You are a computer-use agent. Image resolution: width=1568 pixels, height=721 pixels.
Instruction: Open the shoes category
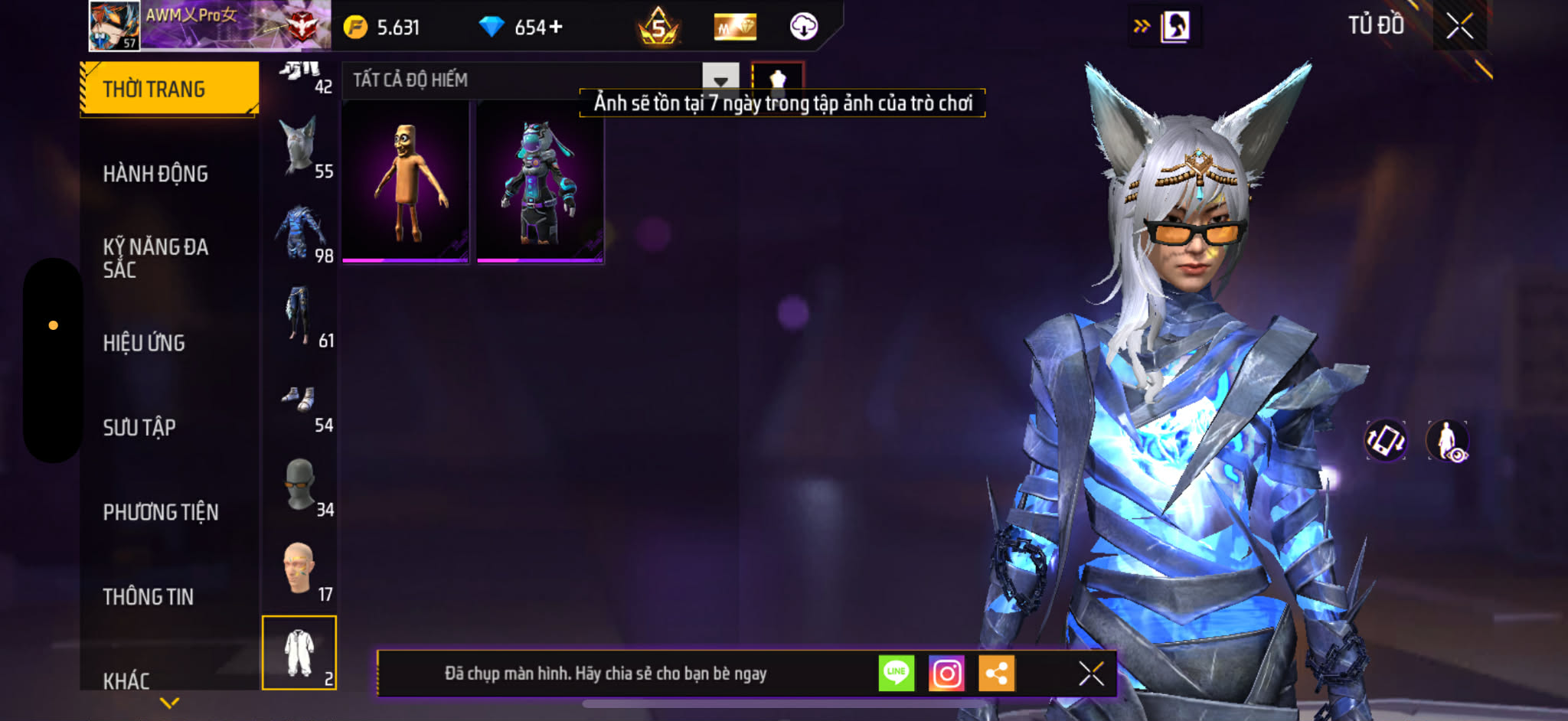[299, 402]
